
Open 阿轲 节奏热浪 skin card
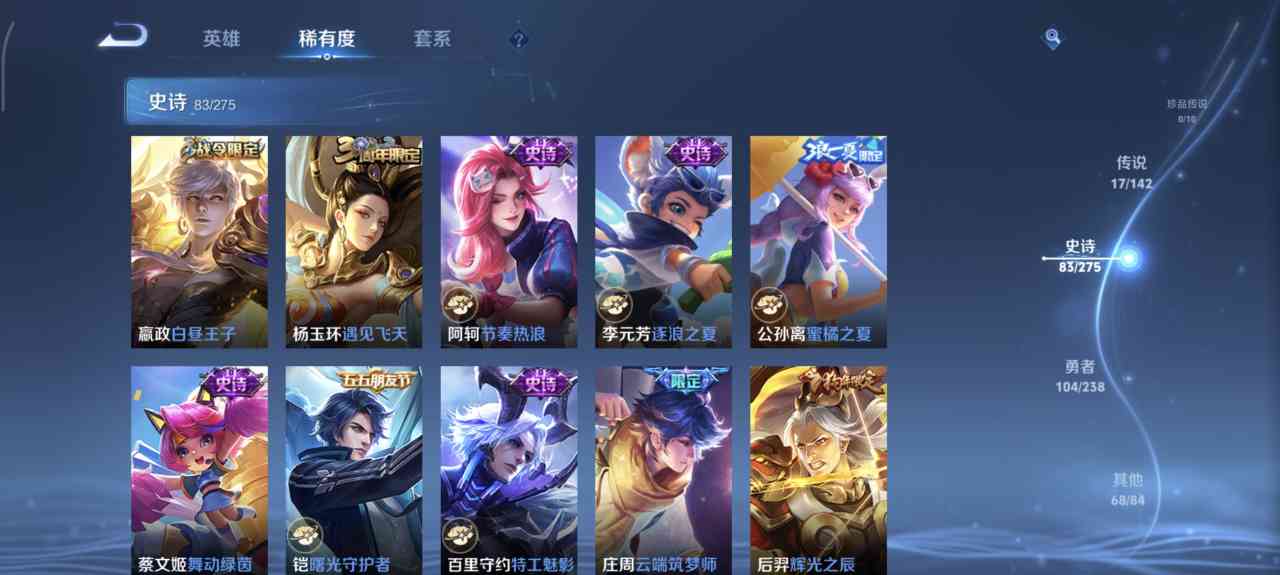point(509,242)
